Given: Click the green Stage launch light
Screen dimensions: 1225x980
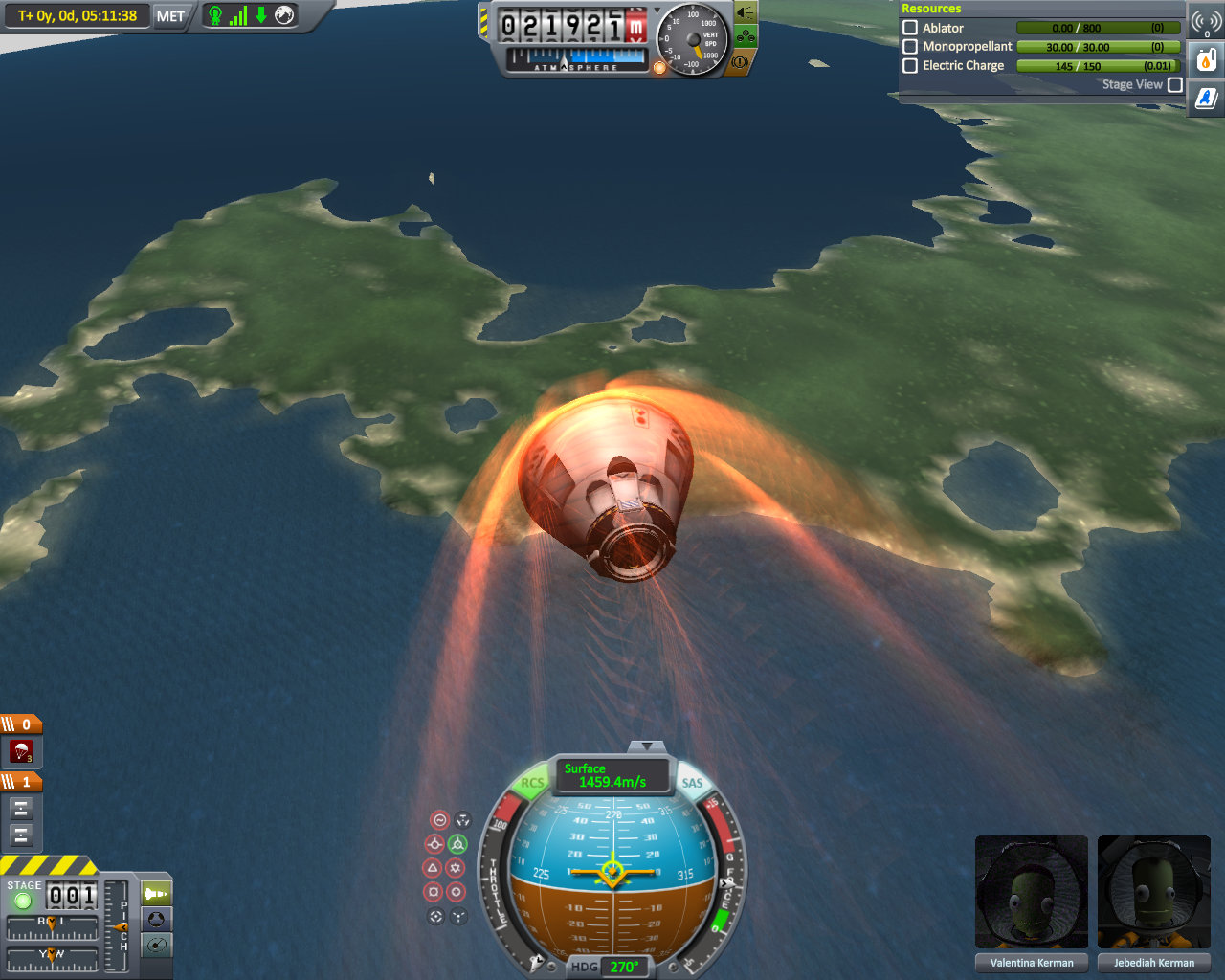Looking at the screenshot, I should point(23,901).
